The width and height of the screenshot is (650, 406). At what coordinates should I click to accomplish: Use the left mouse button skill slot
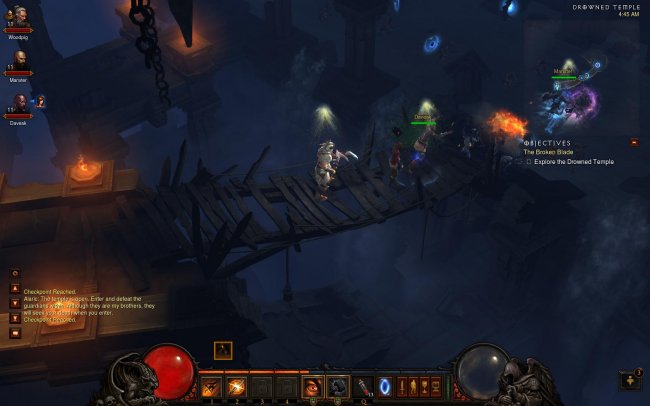point(313,386)
